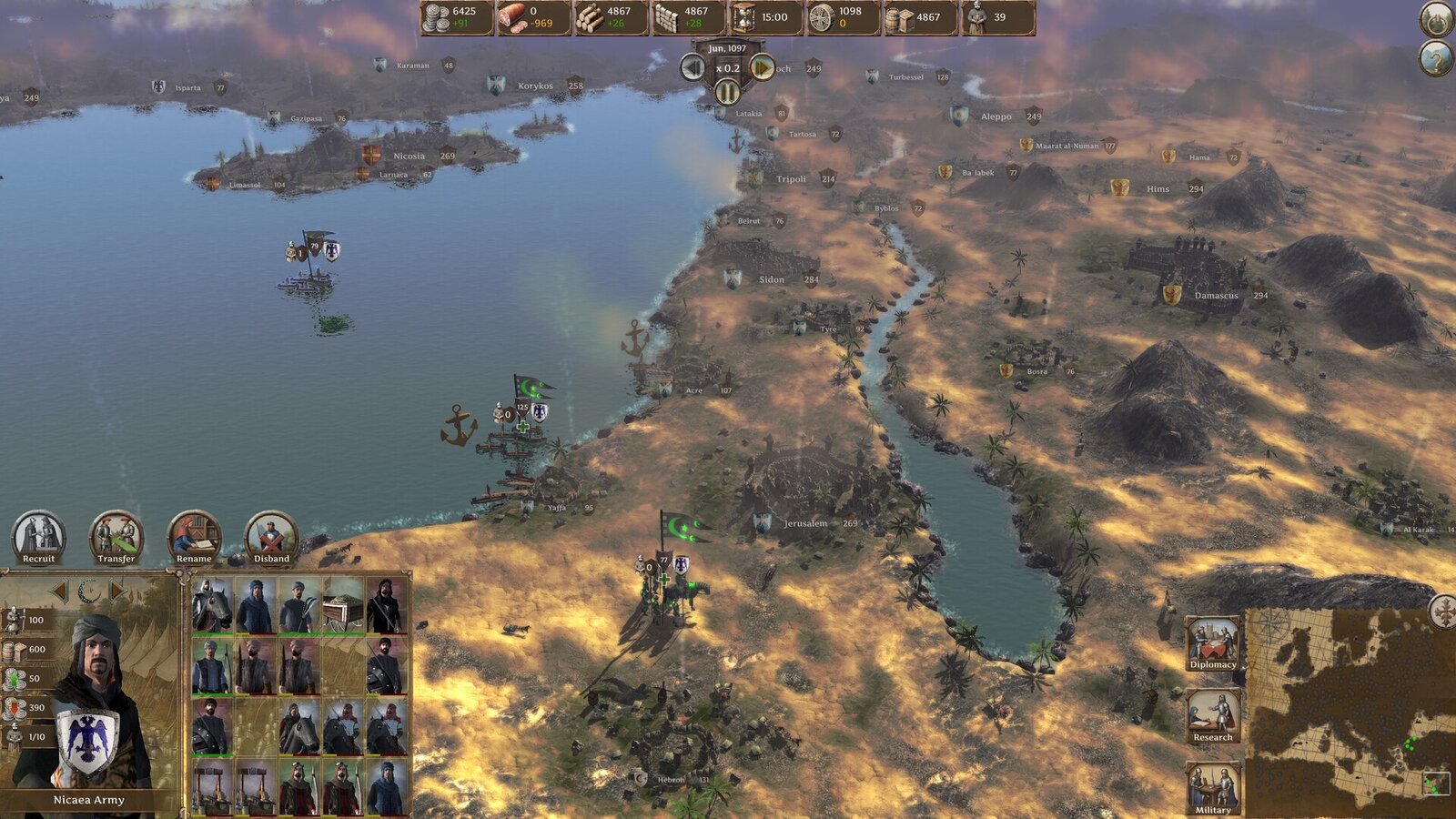Click the monk counter icon in resource bar
The height and width of the screenshot is (819, 1456).
[x=977, y=15]
